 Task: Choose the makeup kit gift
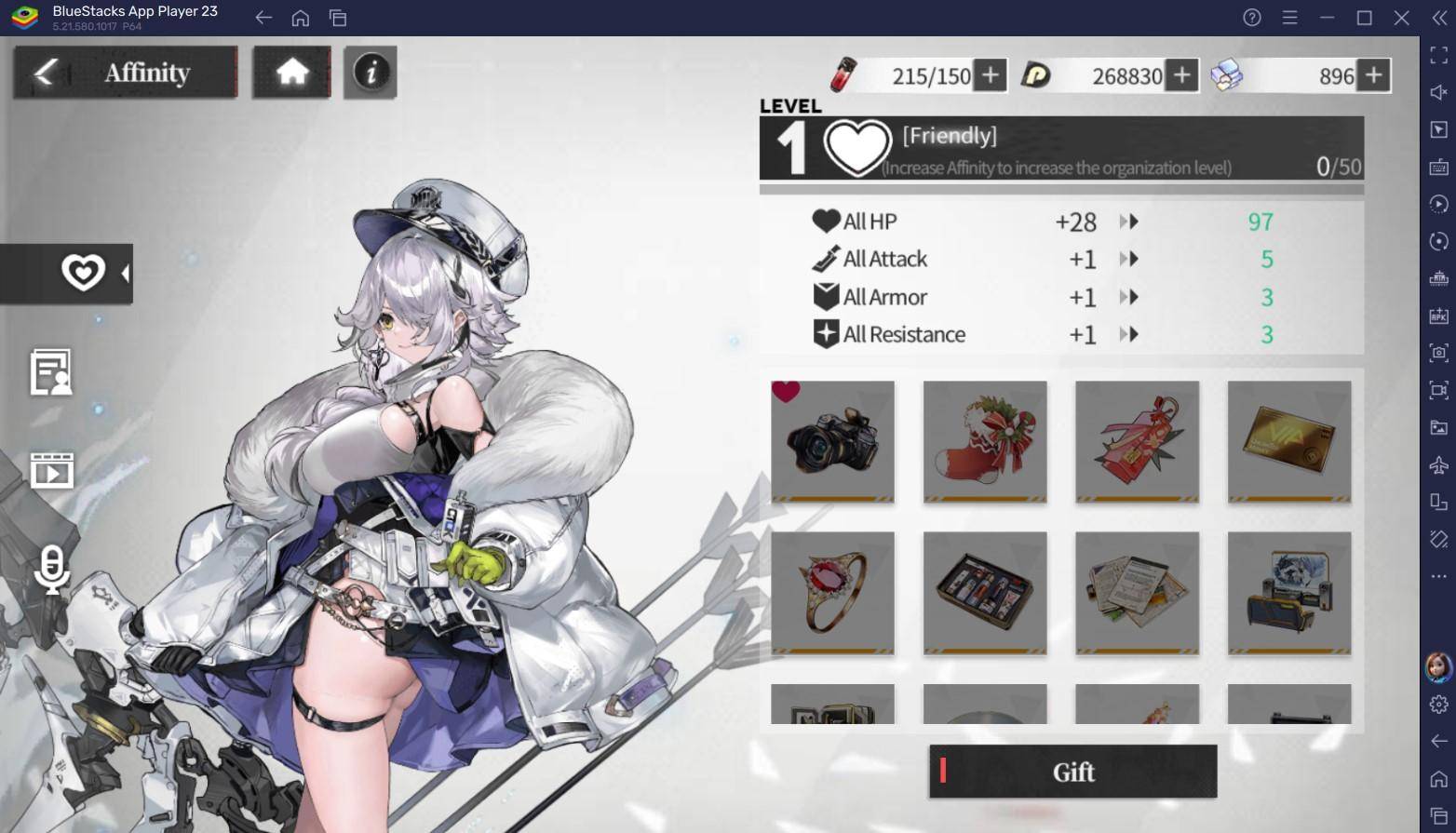[985, 592]
